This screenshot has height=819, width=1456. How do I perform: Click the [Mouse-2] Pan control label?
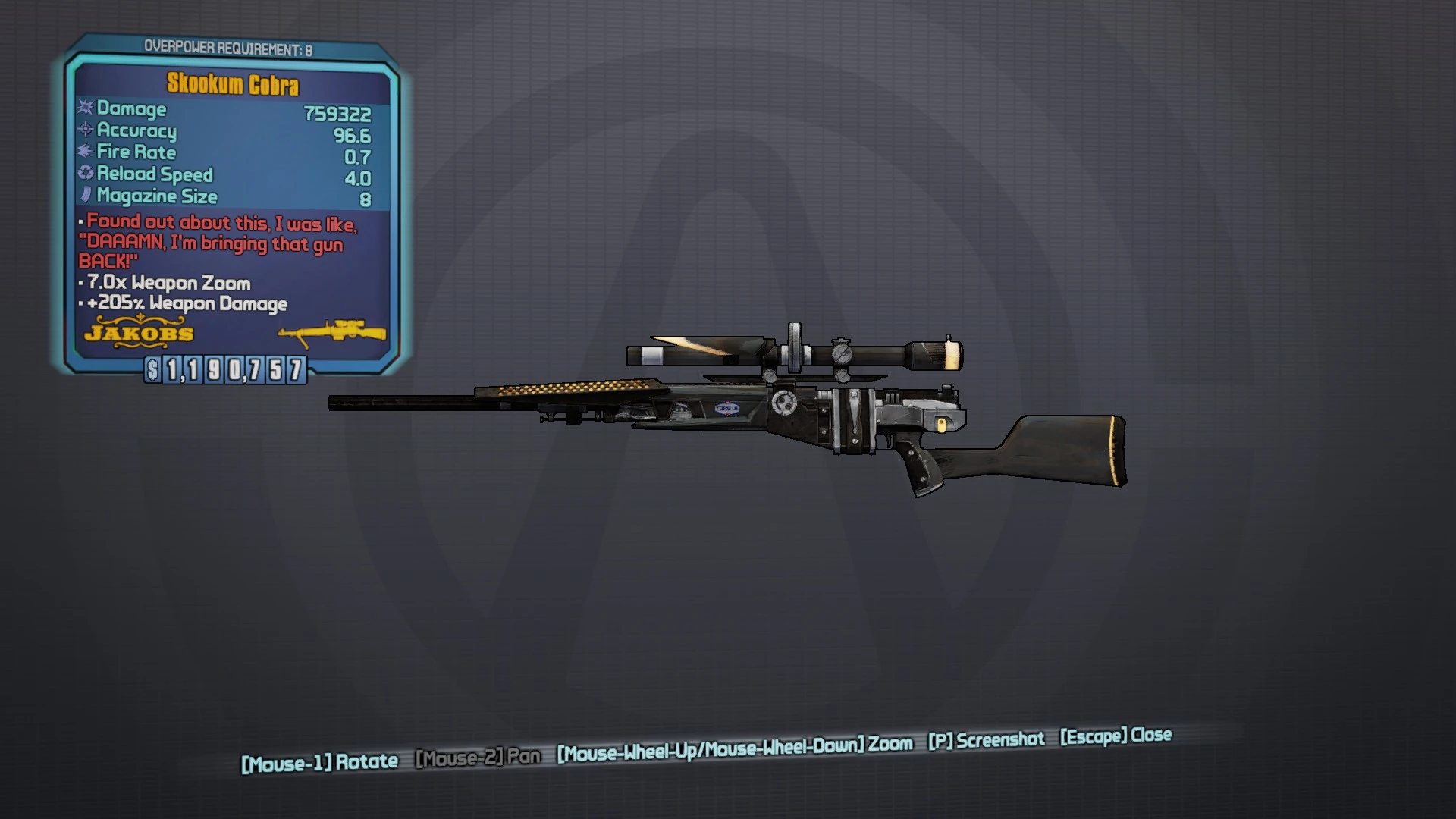[479, 757]
